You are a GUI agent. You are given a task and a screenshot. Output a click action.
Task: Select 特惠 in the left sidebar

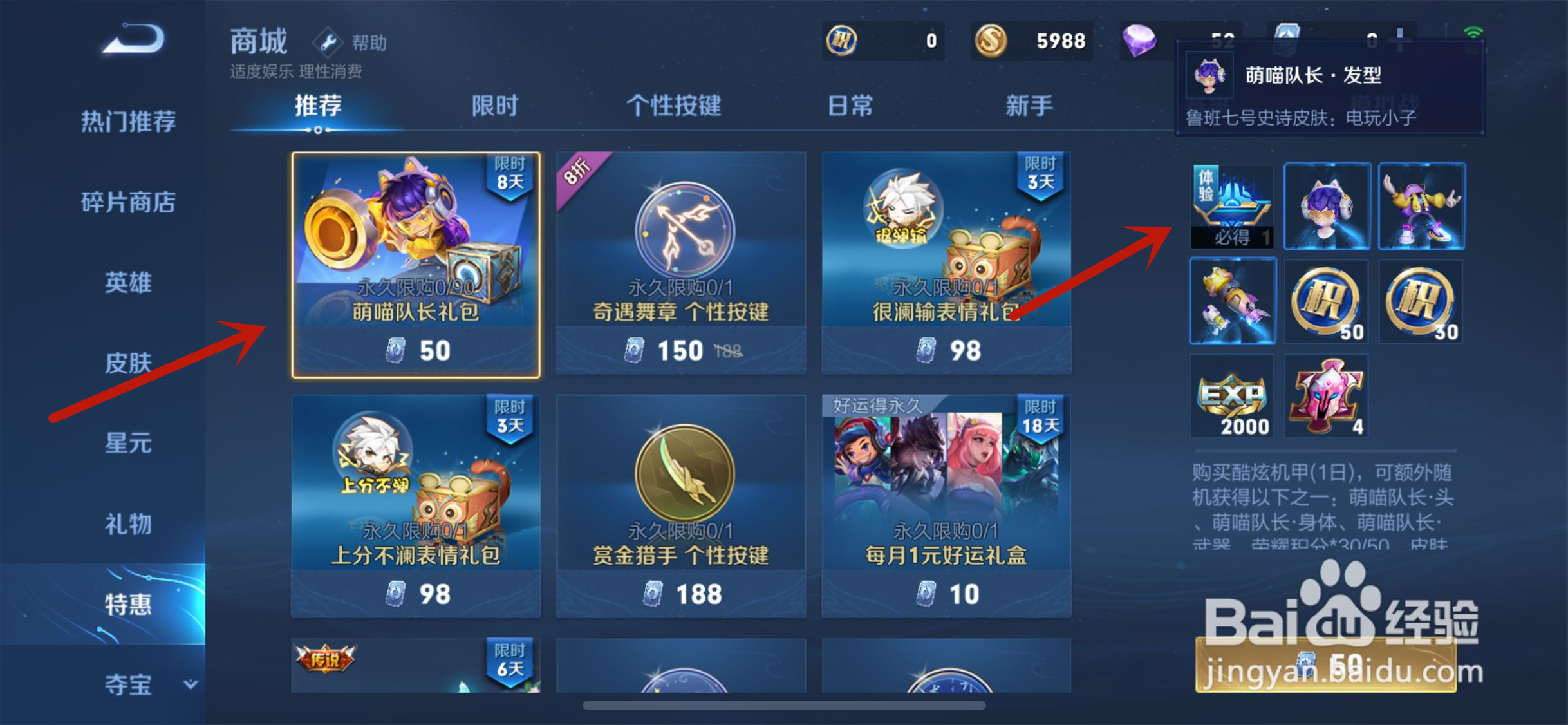coord(128,604)
